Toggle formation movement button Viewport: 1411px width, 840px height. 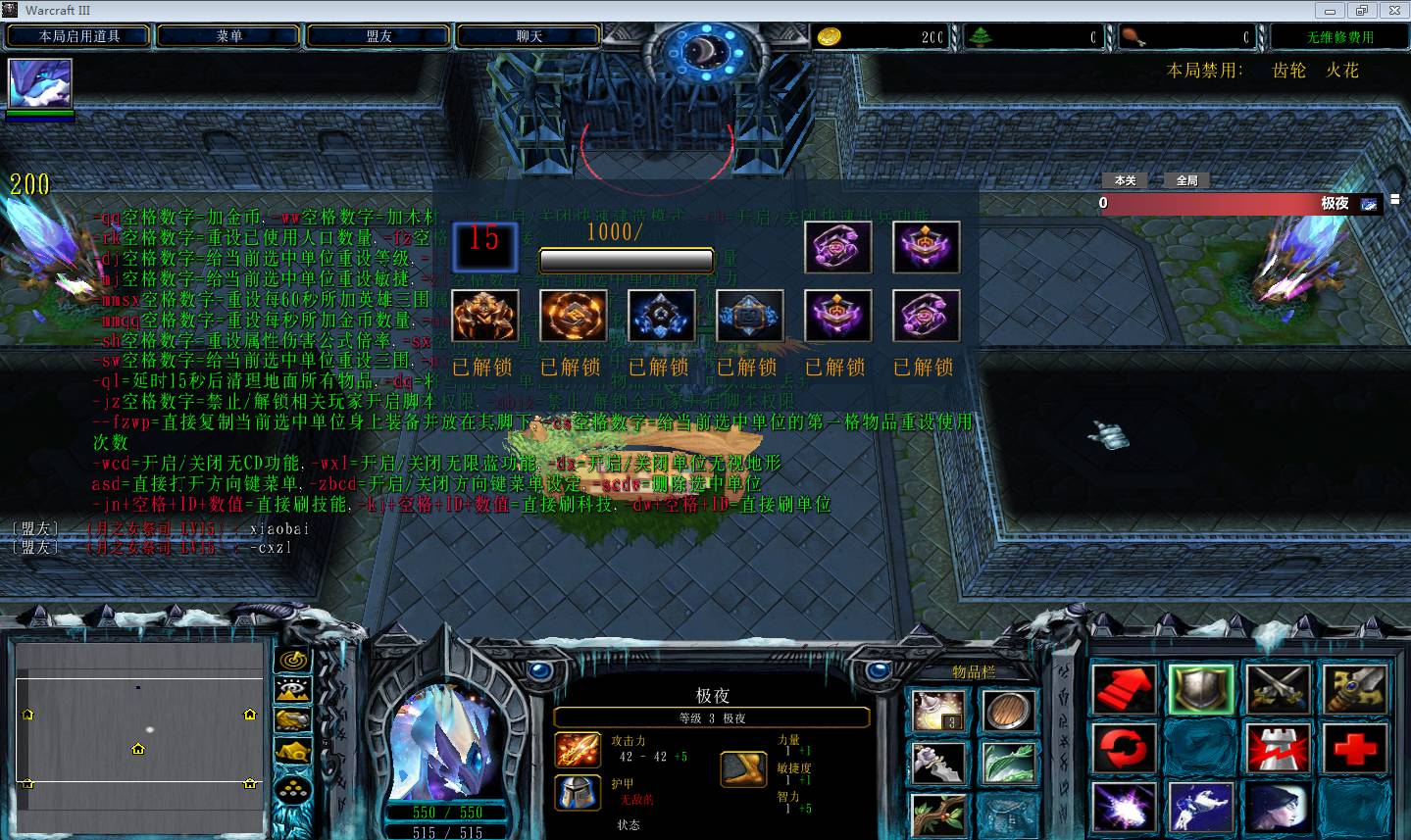point(293,788)
